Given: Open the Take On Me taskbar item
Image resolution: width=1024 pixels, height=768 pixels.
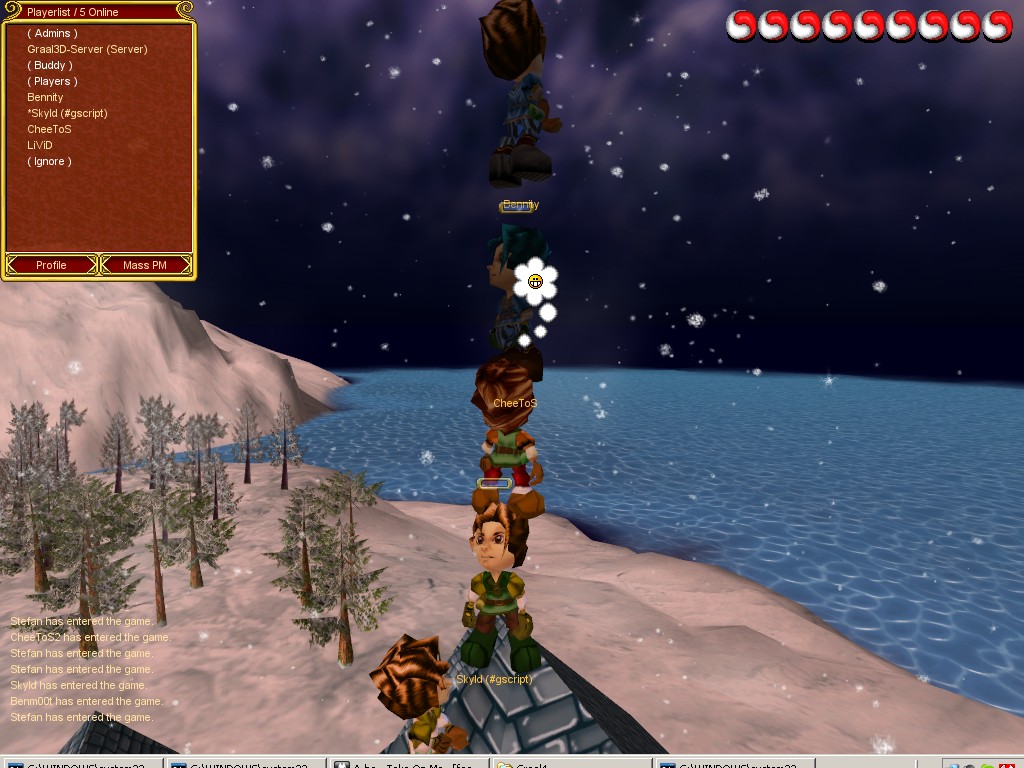Looking at the screenshot, I should (408, 762).
